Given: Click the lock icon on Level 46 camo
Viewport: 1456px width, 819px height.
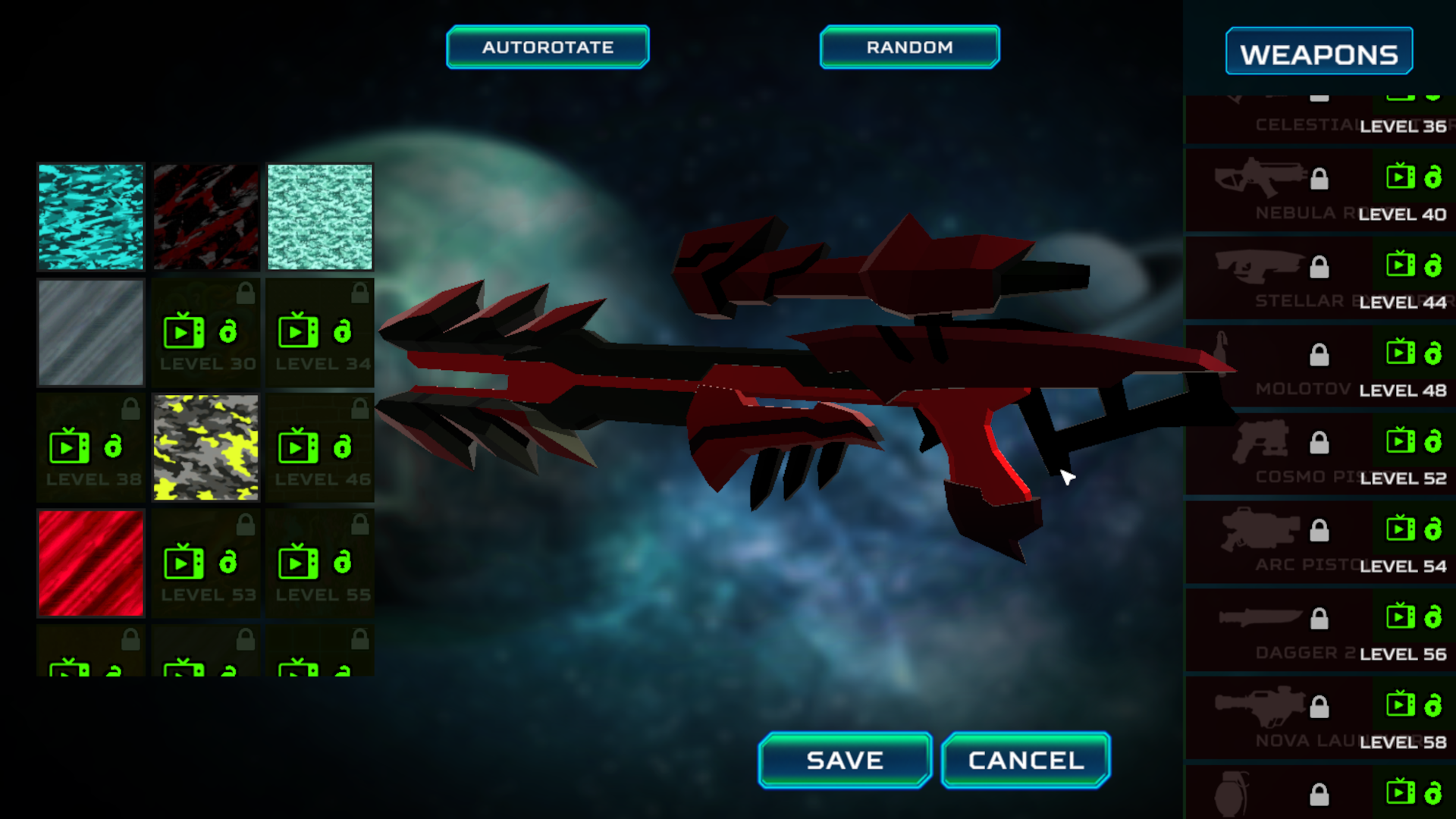Looking at the screenshot, I should click(360, 407).
